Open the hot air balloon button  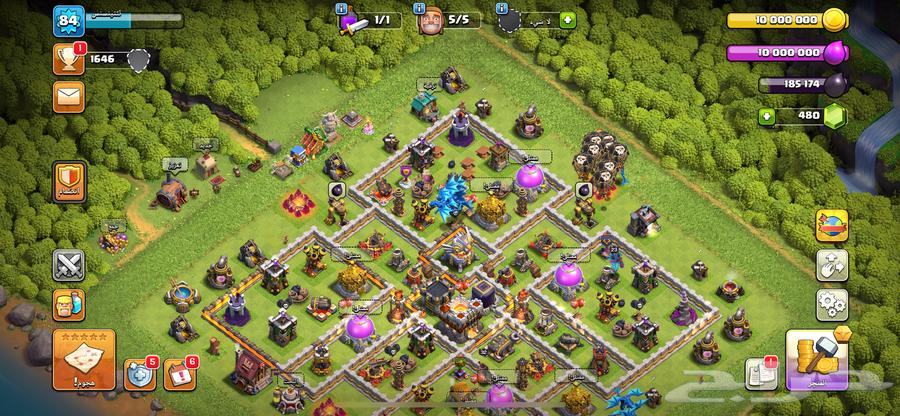pos(831,225)
